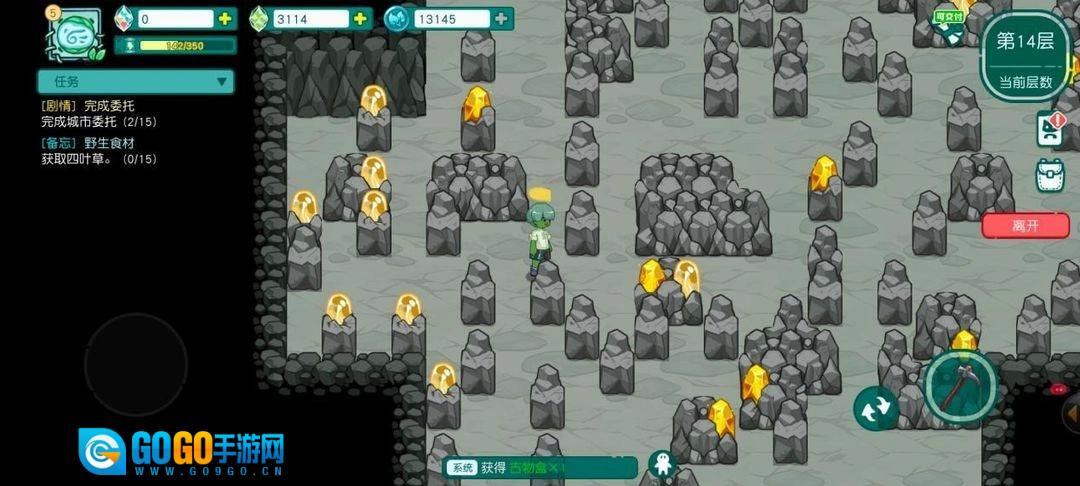Add more green gem currency
This screenshot has width=1080, height=486.
coord(360,19)
